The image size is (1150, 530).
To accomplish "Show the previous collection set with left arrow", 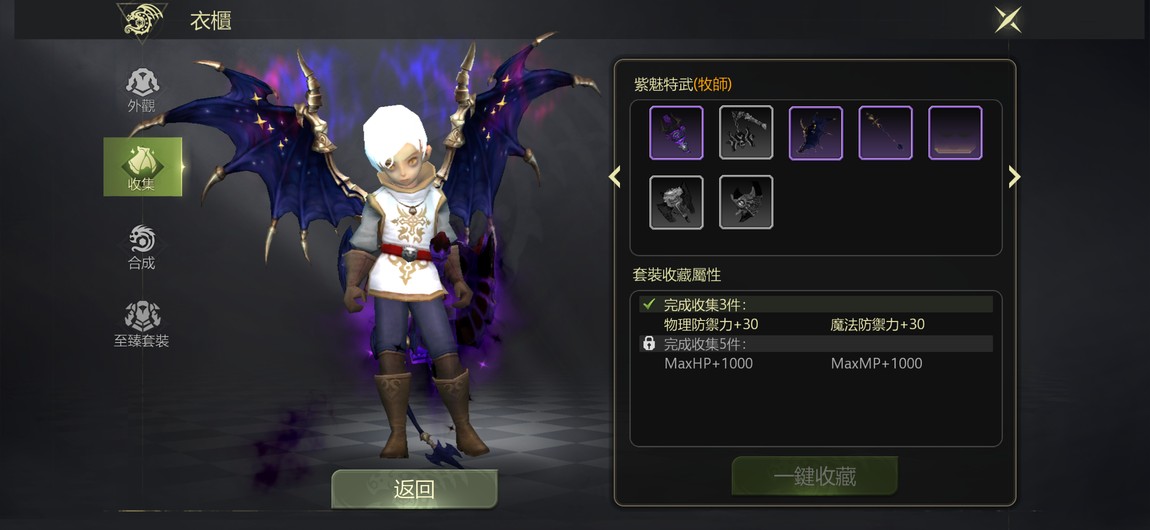I will [615, 177].
